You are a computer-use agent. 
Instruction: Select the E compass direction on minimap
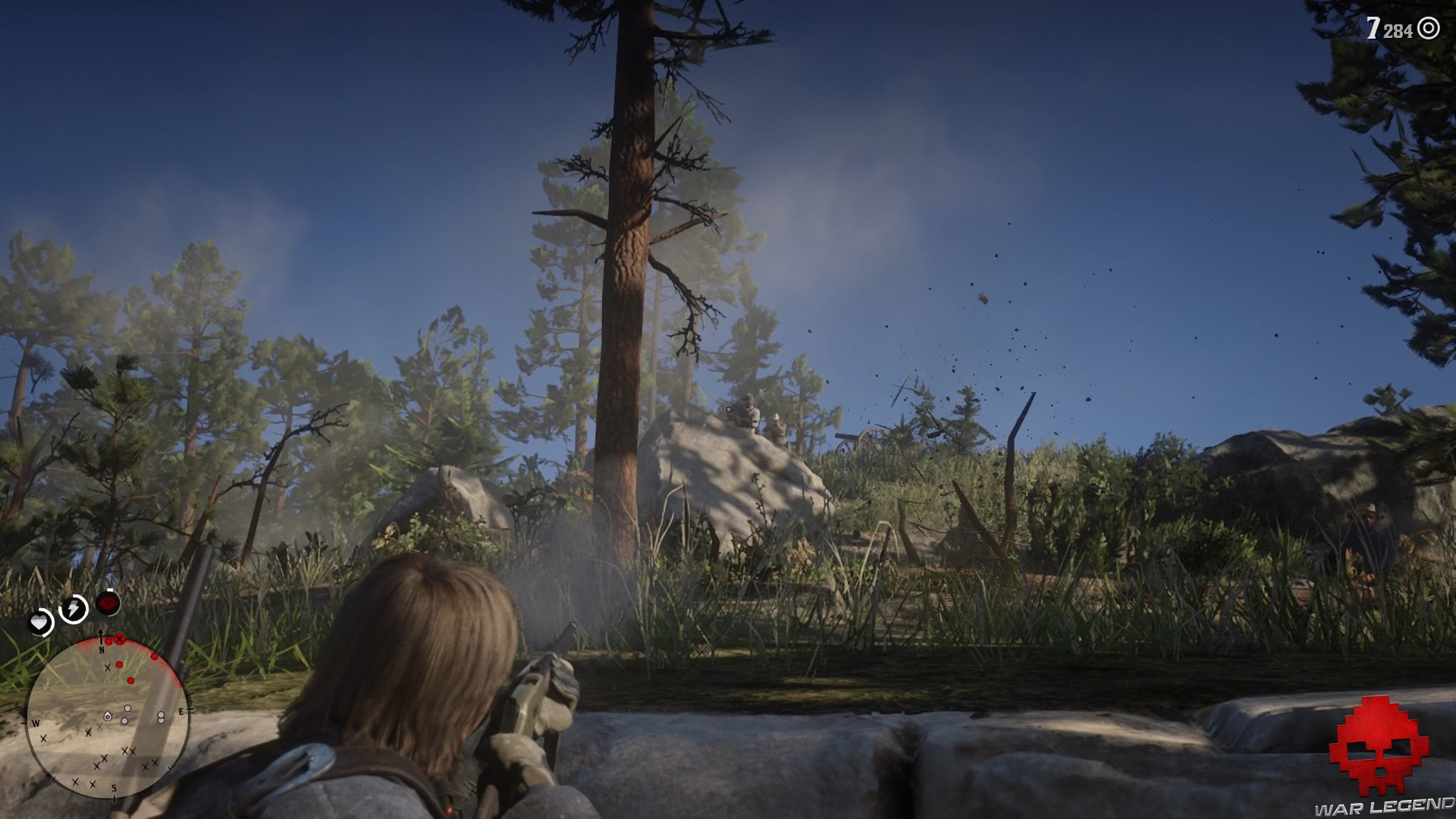coord(182,711)
